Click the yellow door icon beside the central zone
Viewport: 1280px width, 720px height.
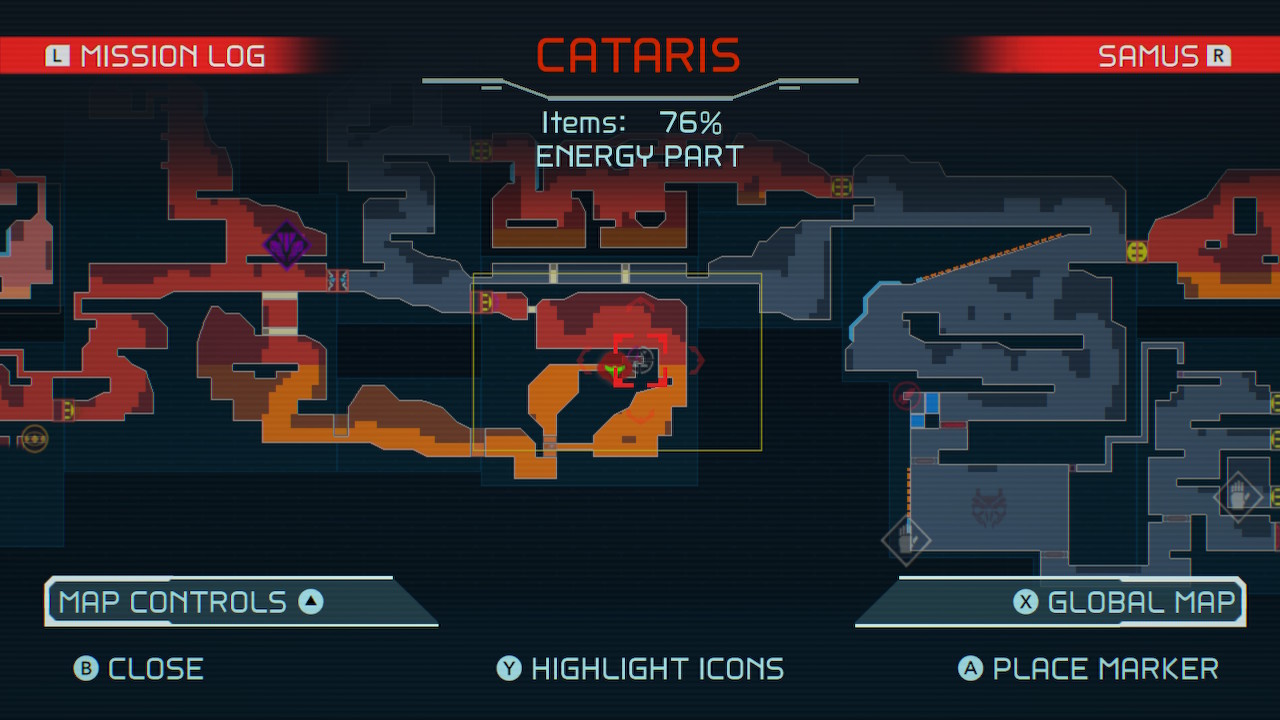tap(487, 303)
